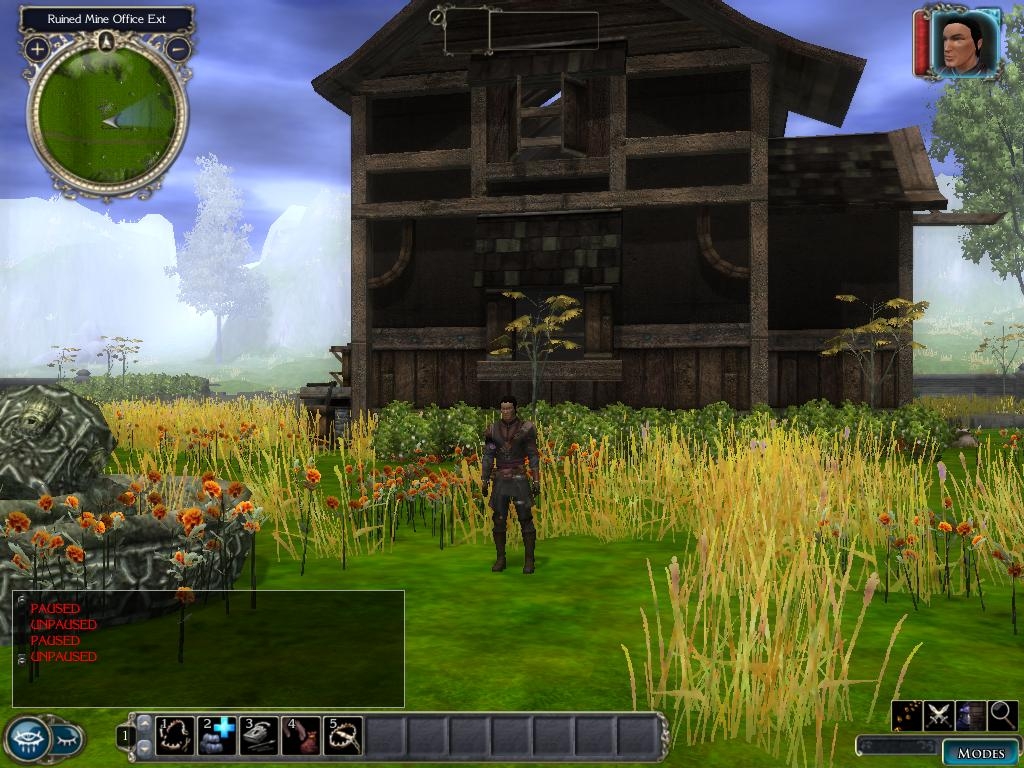1024x768 pixels.
Task: Activate hotbar slot 1 bone necklace item
Action: click(177, 736)
